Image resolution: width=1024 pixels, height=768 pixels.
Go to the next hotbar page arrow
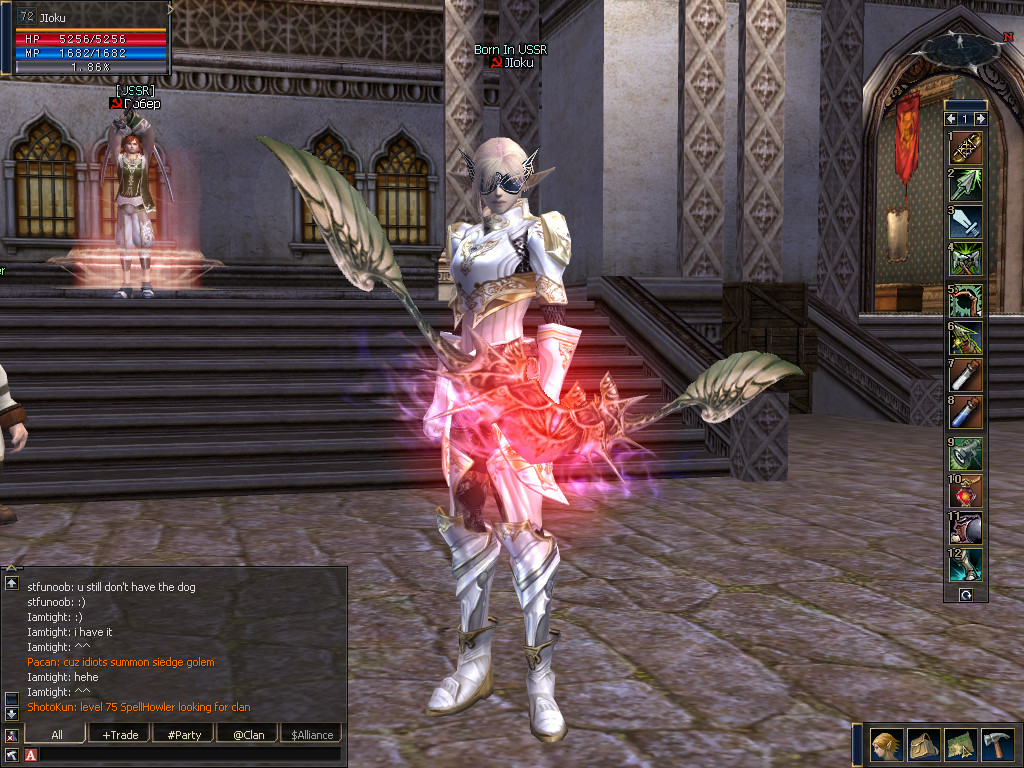click(981, 118)
